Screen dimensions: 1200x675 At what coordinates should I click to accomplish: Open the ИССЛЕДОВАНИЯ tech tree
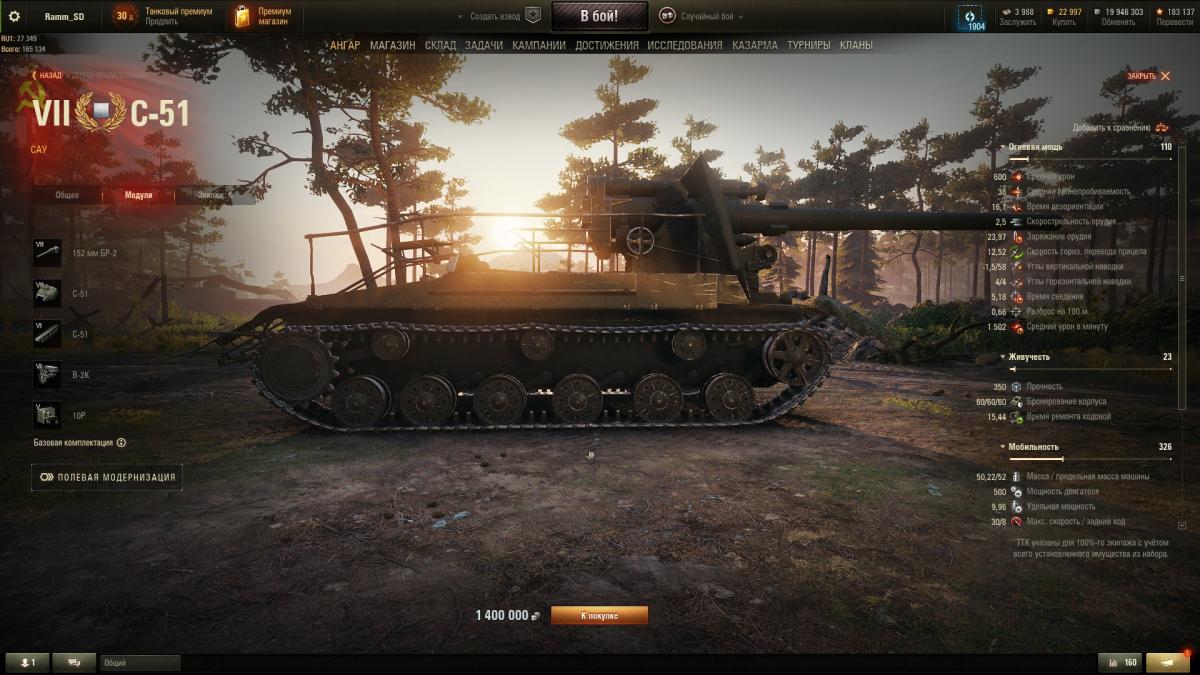click(684, 45)
